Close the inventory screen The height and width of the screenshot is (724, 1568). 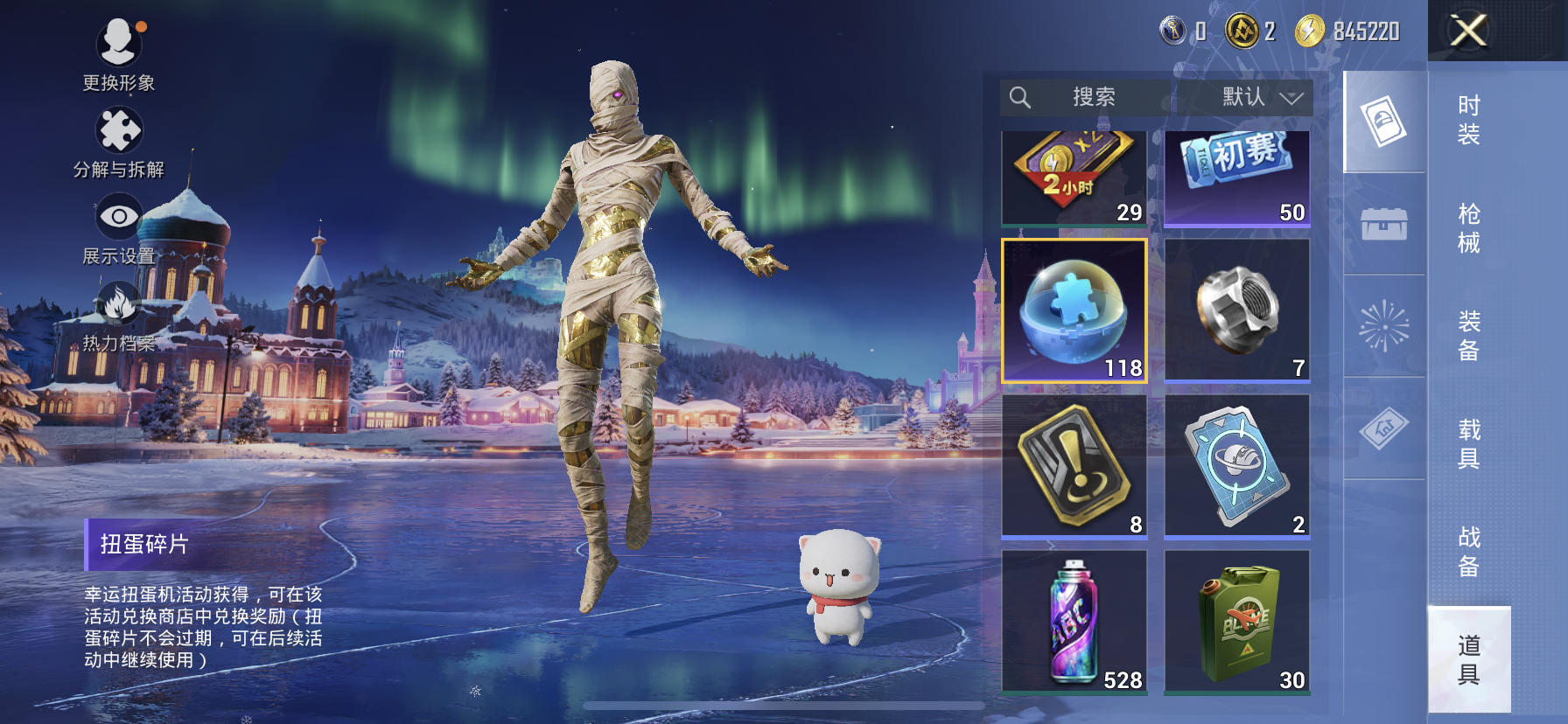click(1468, 31)
